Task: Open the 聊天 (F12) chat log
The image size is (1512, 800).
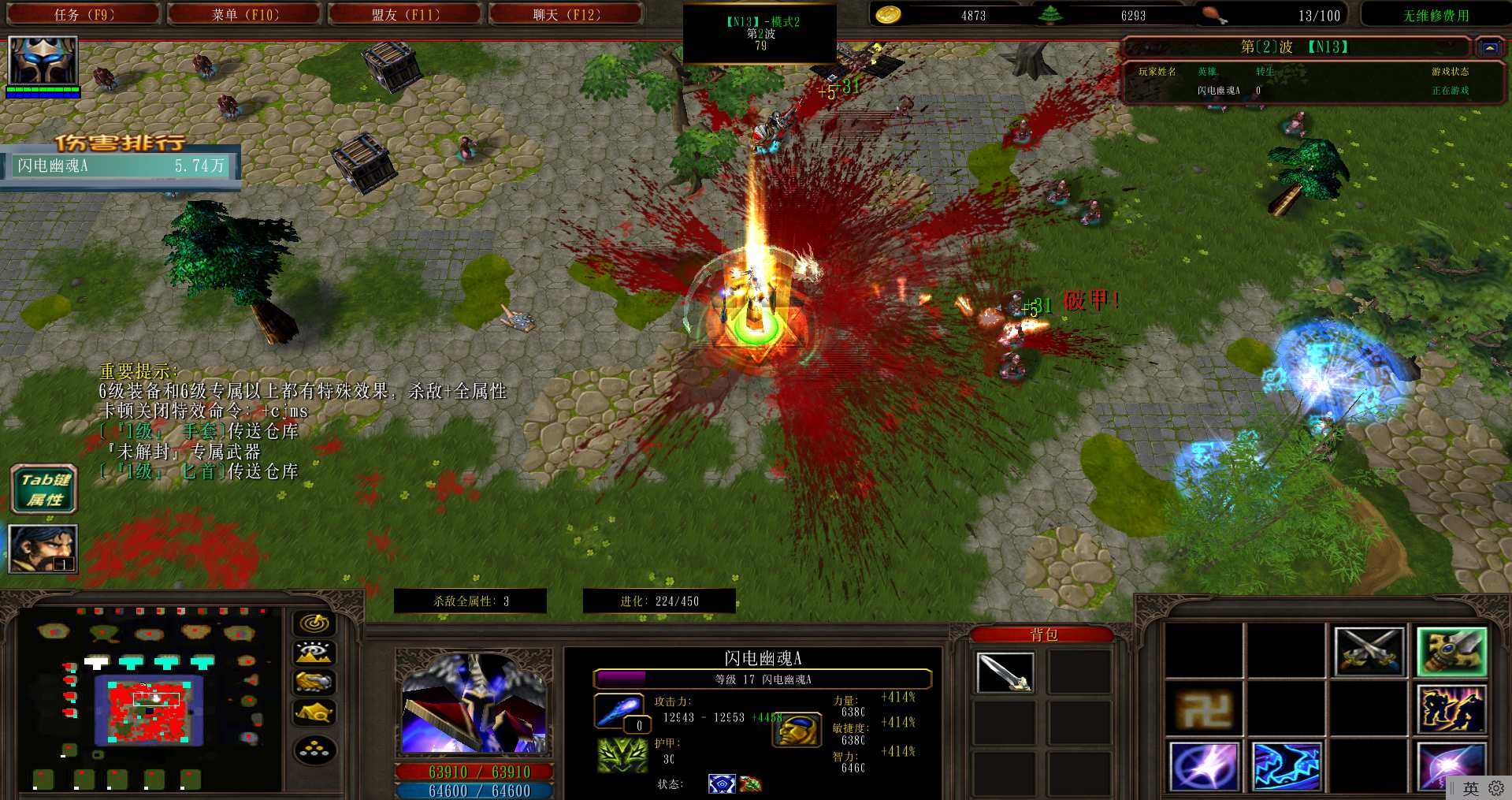Action: 566,14
